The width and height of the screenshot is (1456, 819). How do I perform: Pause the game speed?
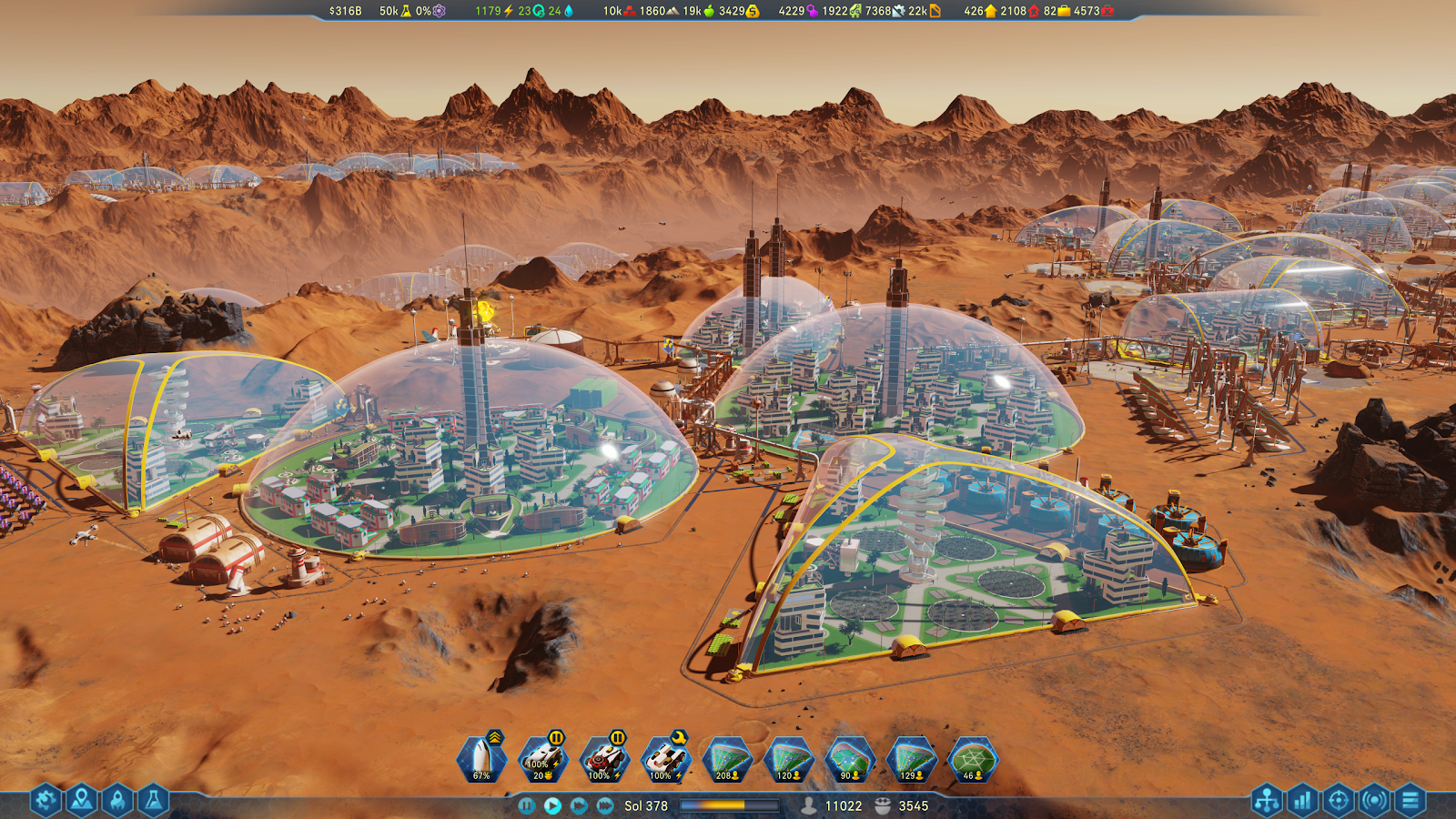(x=526, y=805)
